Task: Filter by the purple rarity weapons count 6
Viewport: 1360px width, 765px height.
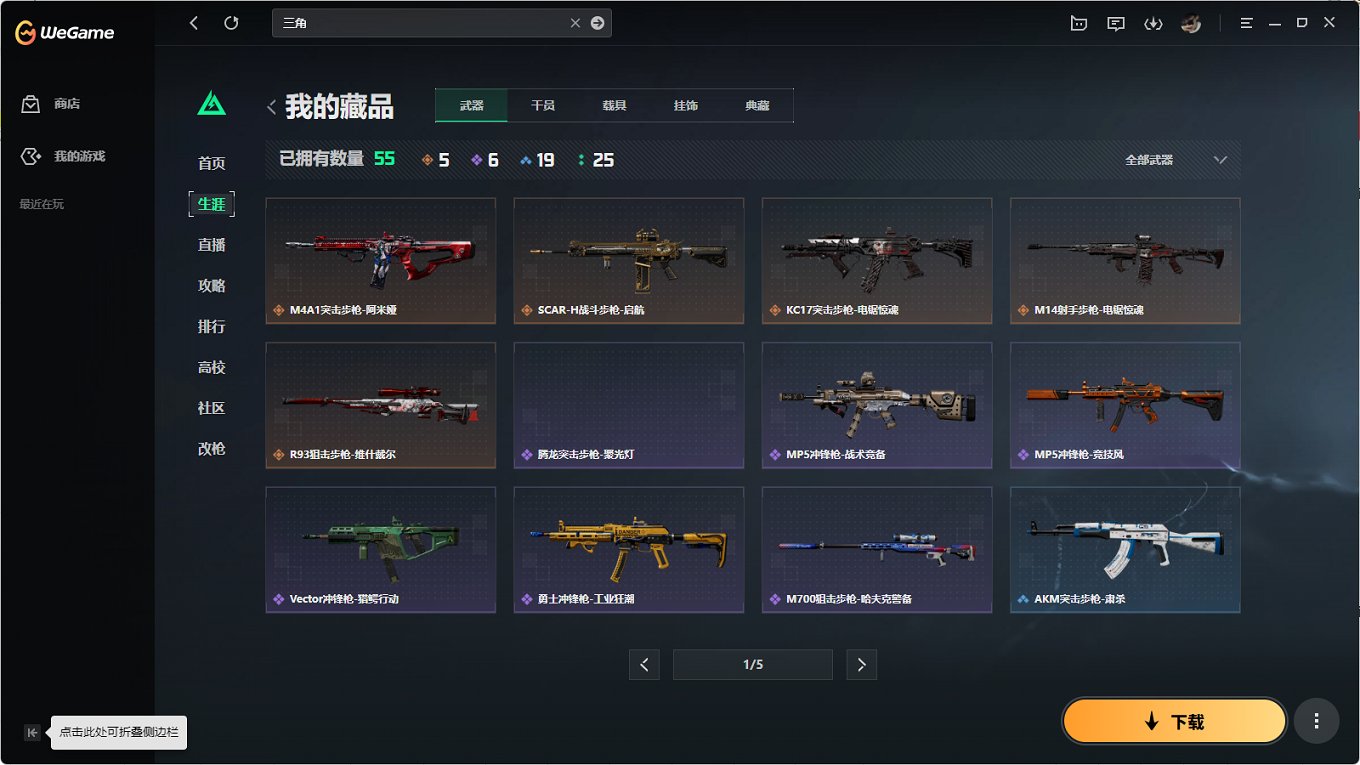Action: (485, 158)
